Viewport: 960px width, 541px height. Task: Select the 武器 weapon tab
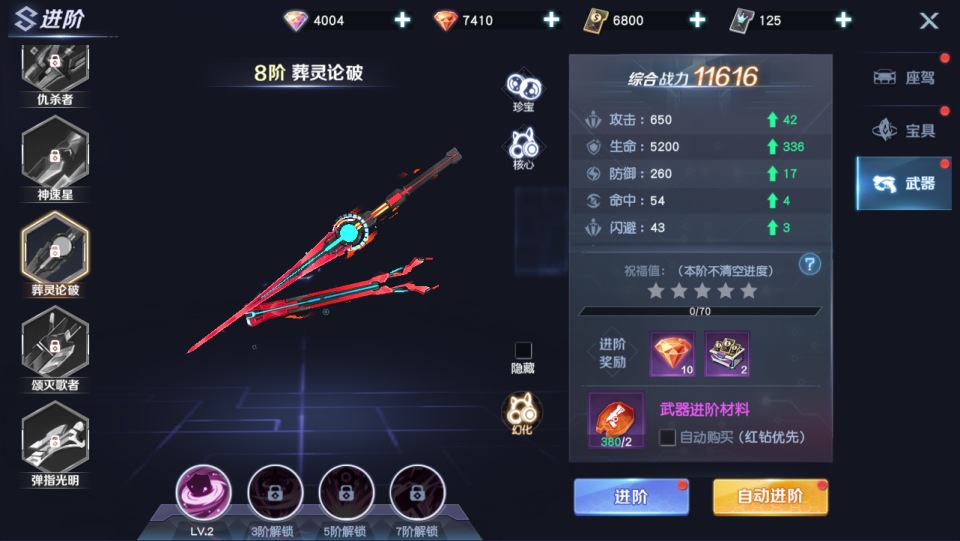[903, 183]
